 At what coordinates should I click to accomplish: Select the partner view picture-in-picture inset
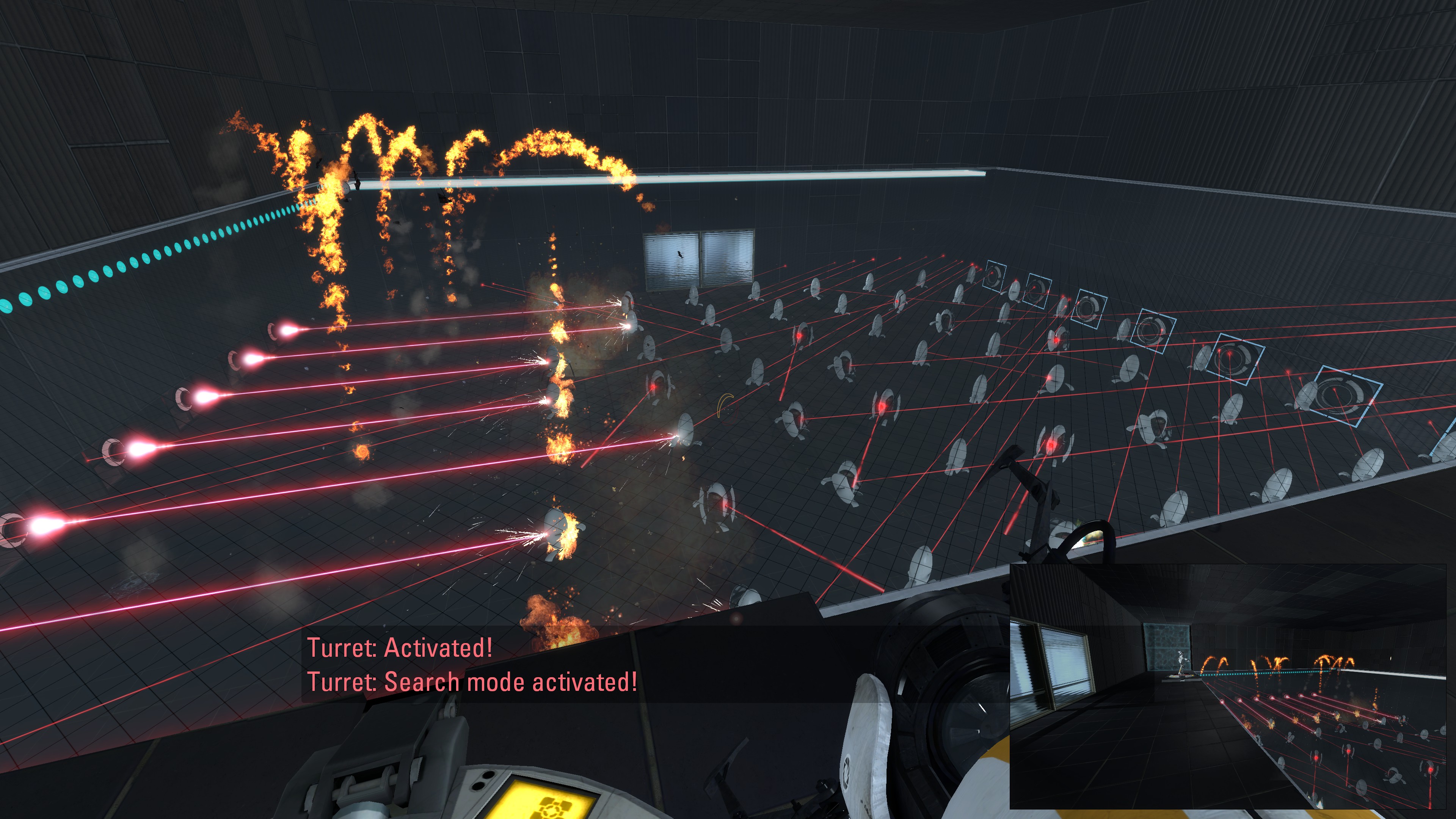coord(1227,687)
